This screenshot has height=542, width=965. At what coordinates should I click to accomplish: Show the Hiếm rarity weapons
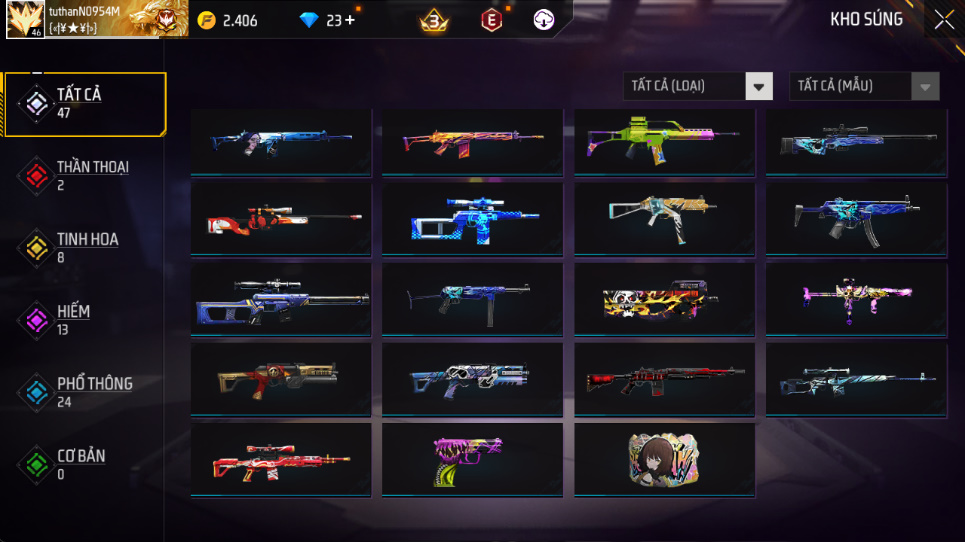[x=85, y=319]
